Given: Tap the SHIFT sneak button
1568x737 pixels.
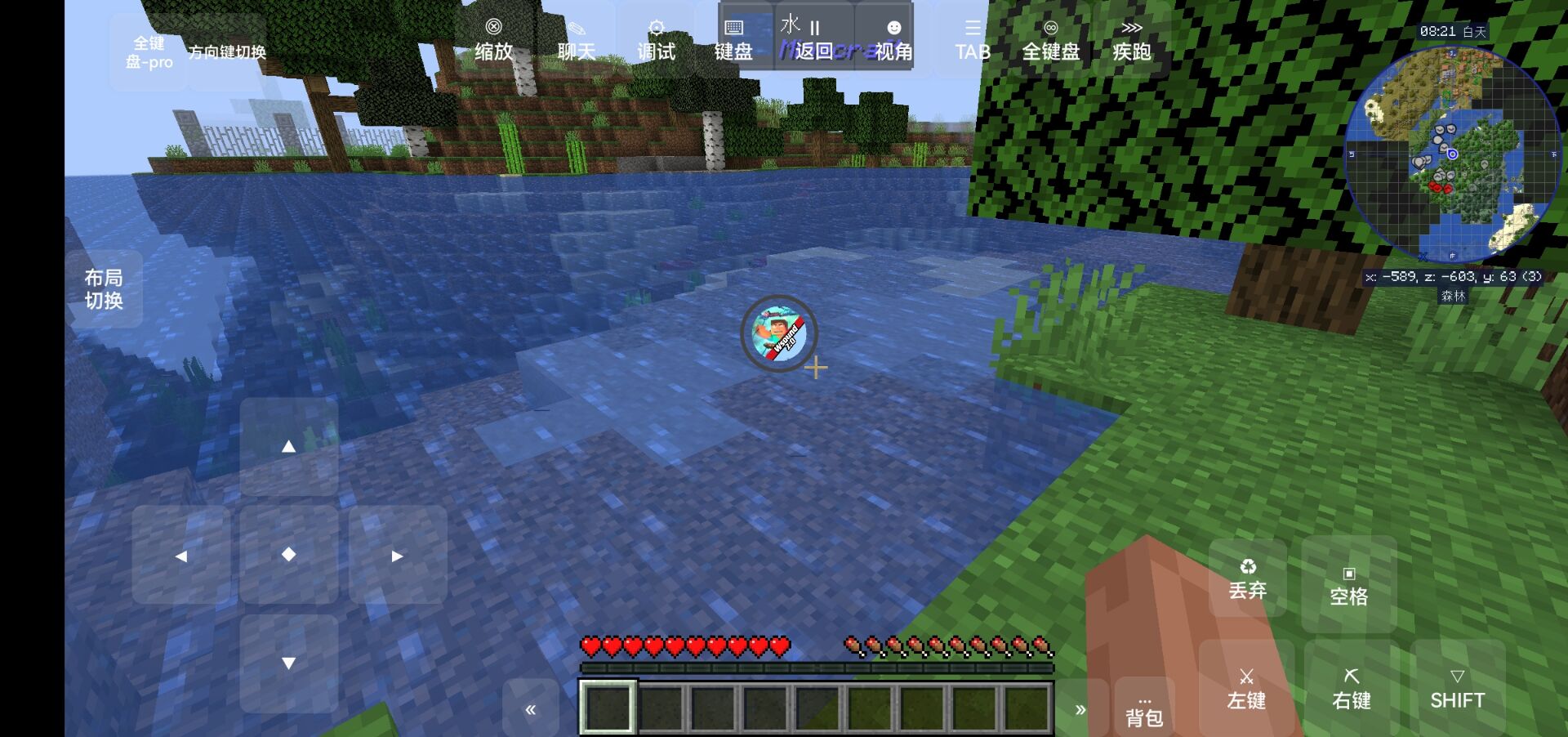Looking at the screenshot, I should tap(1457, 689).
